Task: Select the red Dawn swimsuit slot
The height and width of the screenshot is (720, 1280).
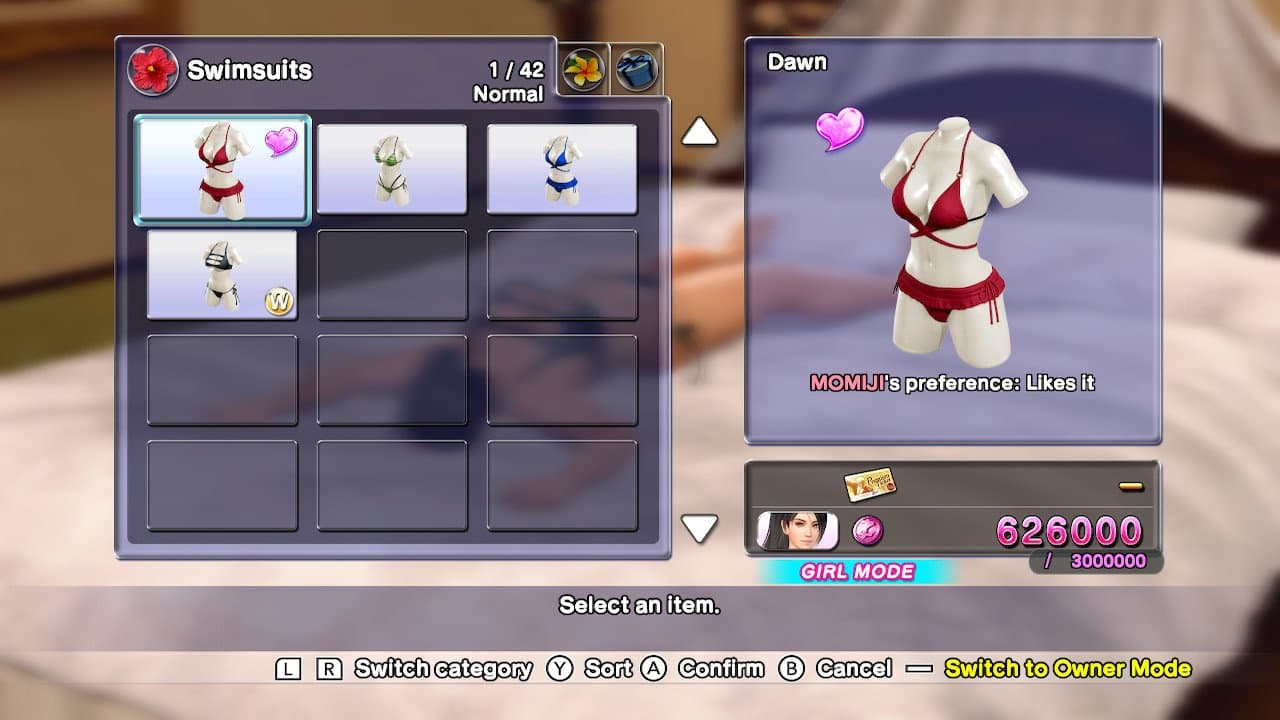Action: [222, 168]
